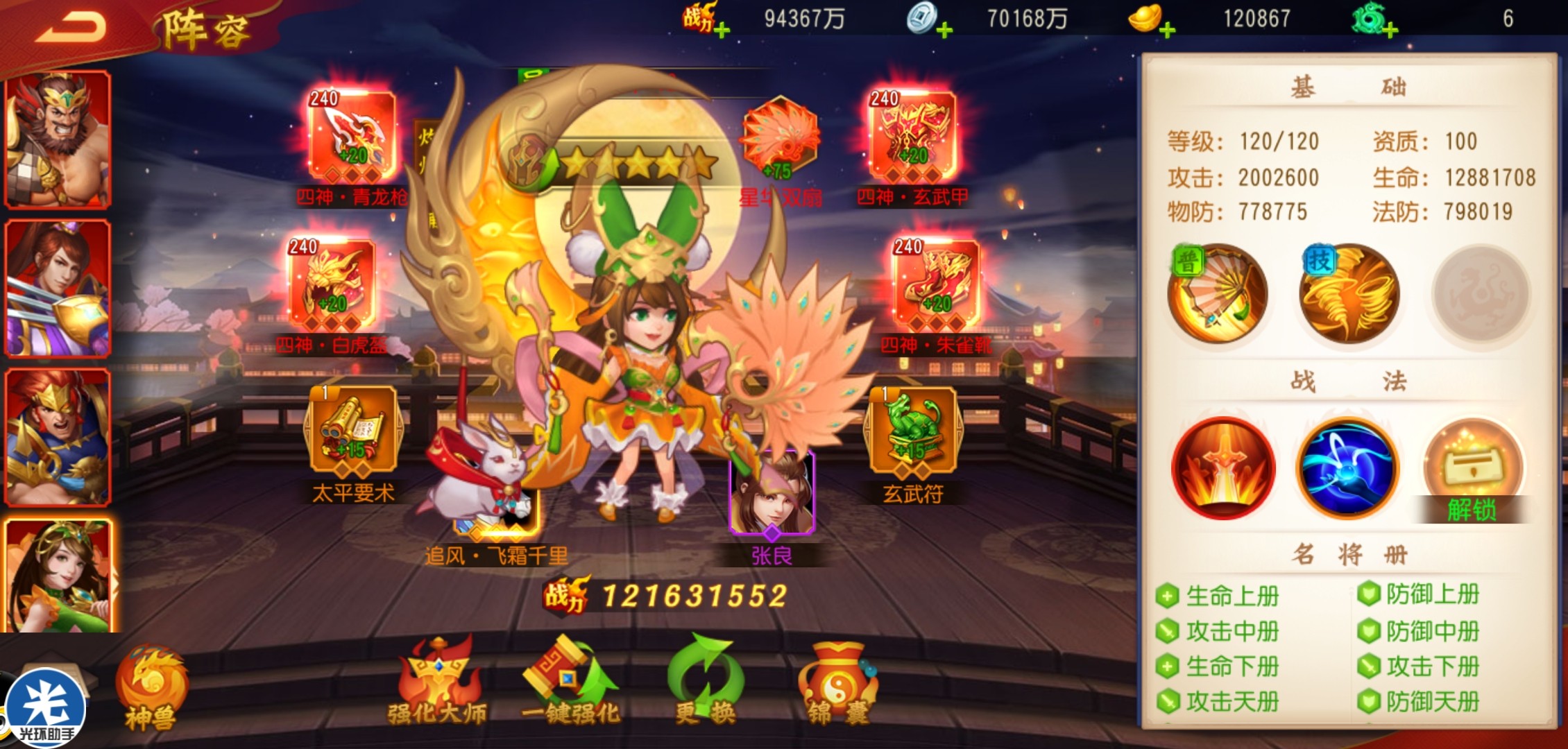Open the 星斗双扇 exclusive weapon slot
1568x749 pixels.
point(781,139)
